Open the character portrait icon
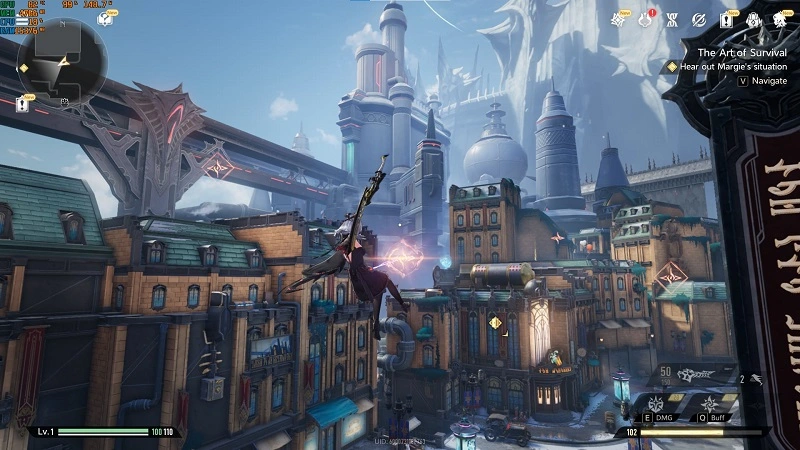Image resolution: width=800 pixels, height=450 pixels. click(x=781, y=19)
